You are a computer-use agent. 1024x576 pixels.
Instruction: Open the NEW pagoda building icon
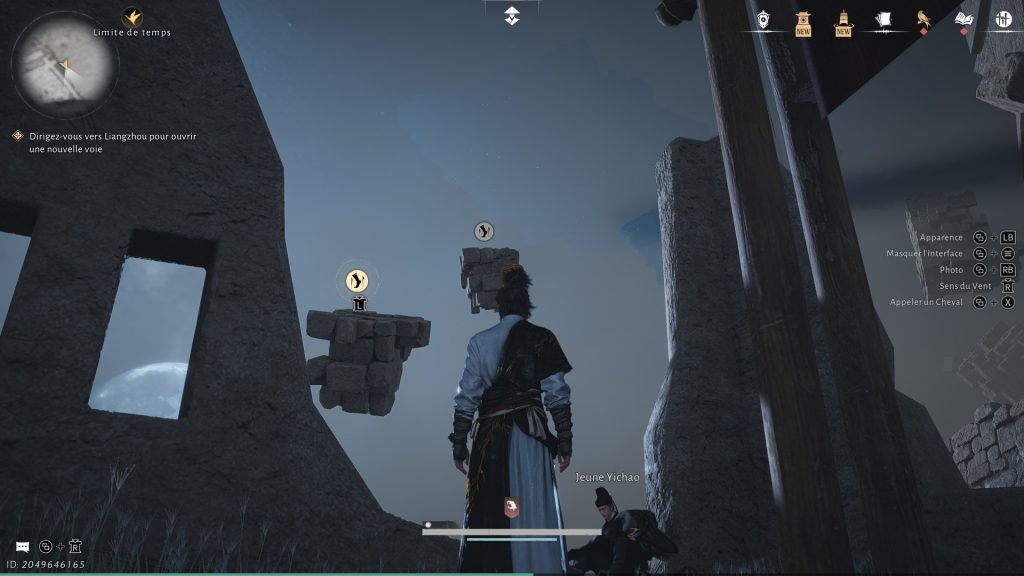pos(802,20)
